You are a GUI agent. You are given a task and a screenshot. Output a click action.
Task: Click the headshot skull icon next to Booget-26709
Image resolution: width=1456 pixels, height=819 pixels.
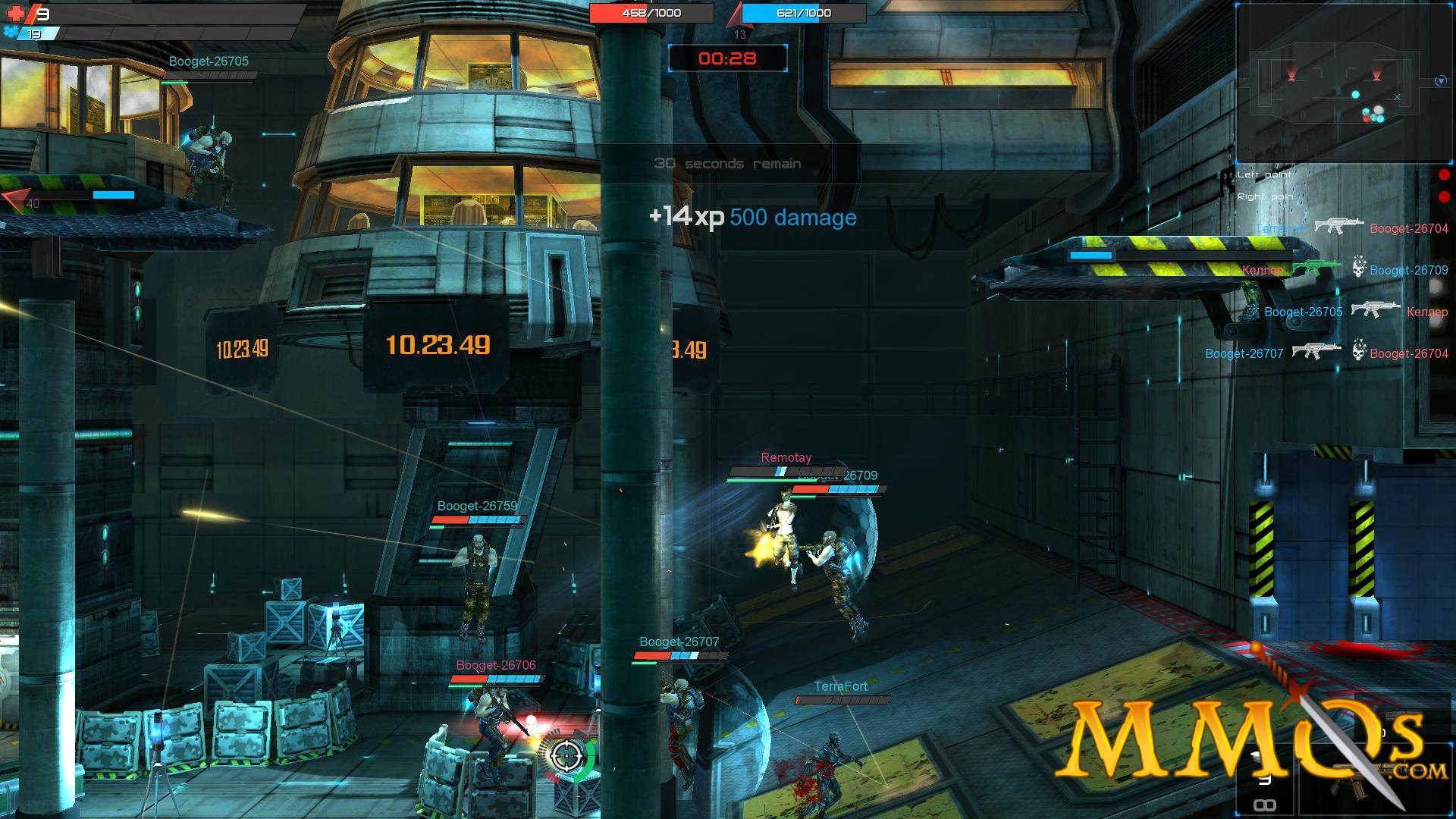[1358, 269]
